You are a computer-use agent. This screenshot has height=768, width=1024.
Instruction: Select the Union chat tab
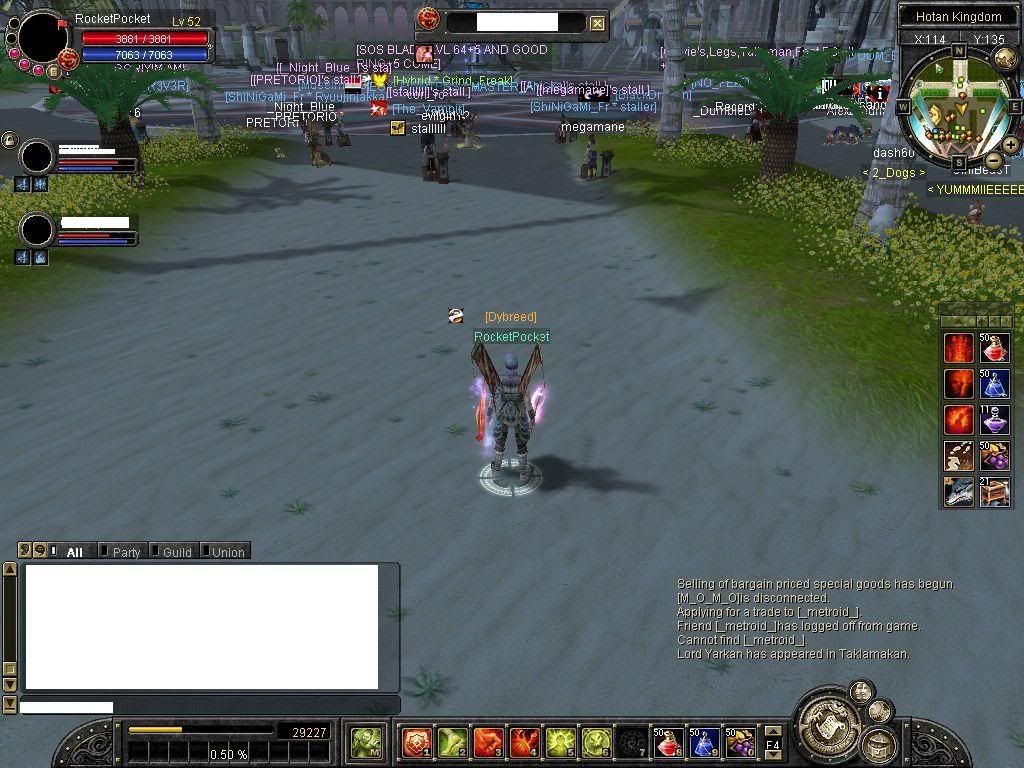[x=226, y=551]
